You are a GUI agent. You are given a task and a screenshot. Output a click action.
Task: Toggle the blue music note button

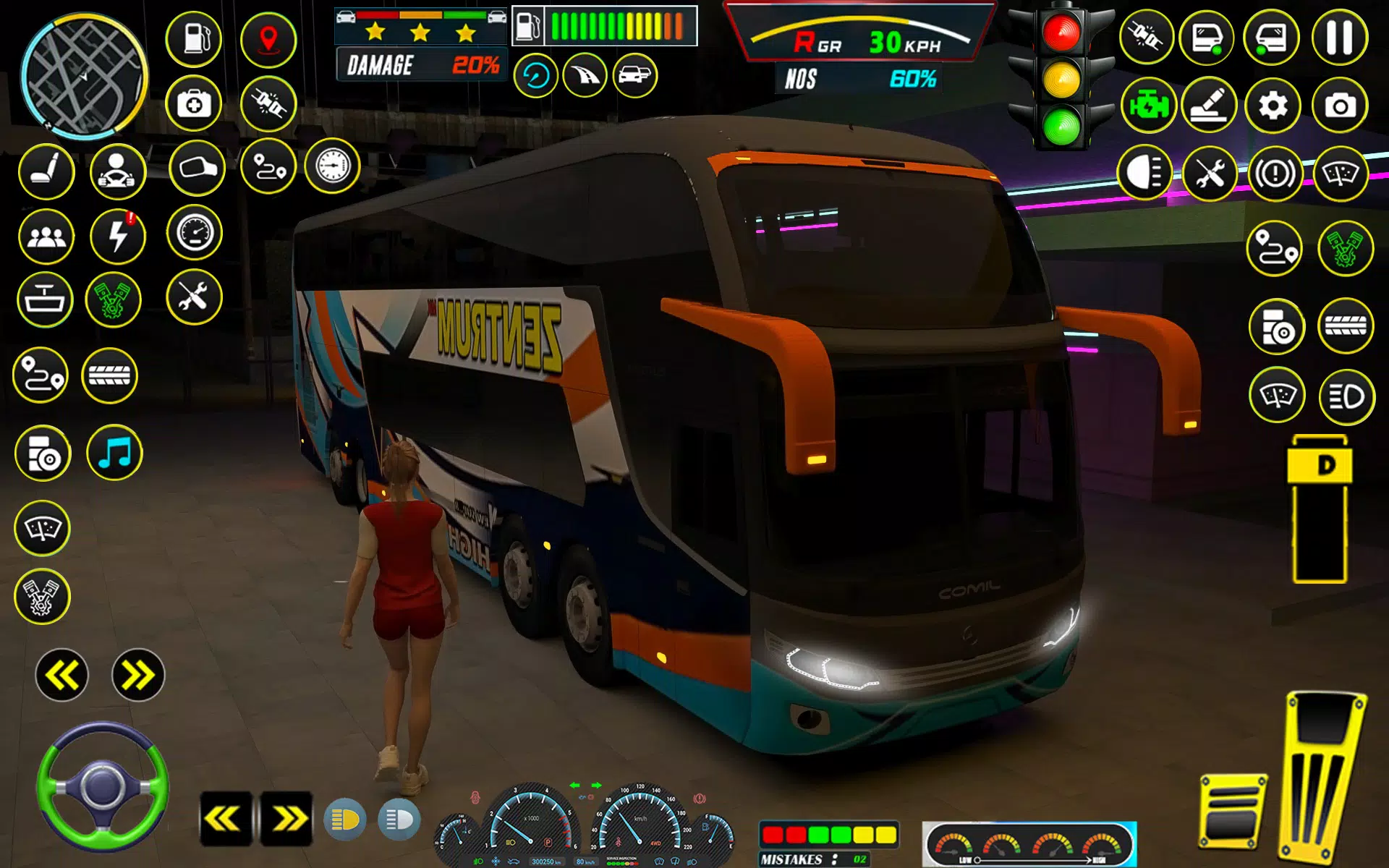tap(114, 454)
